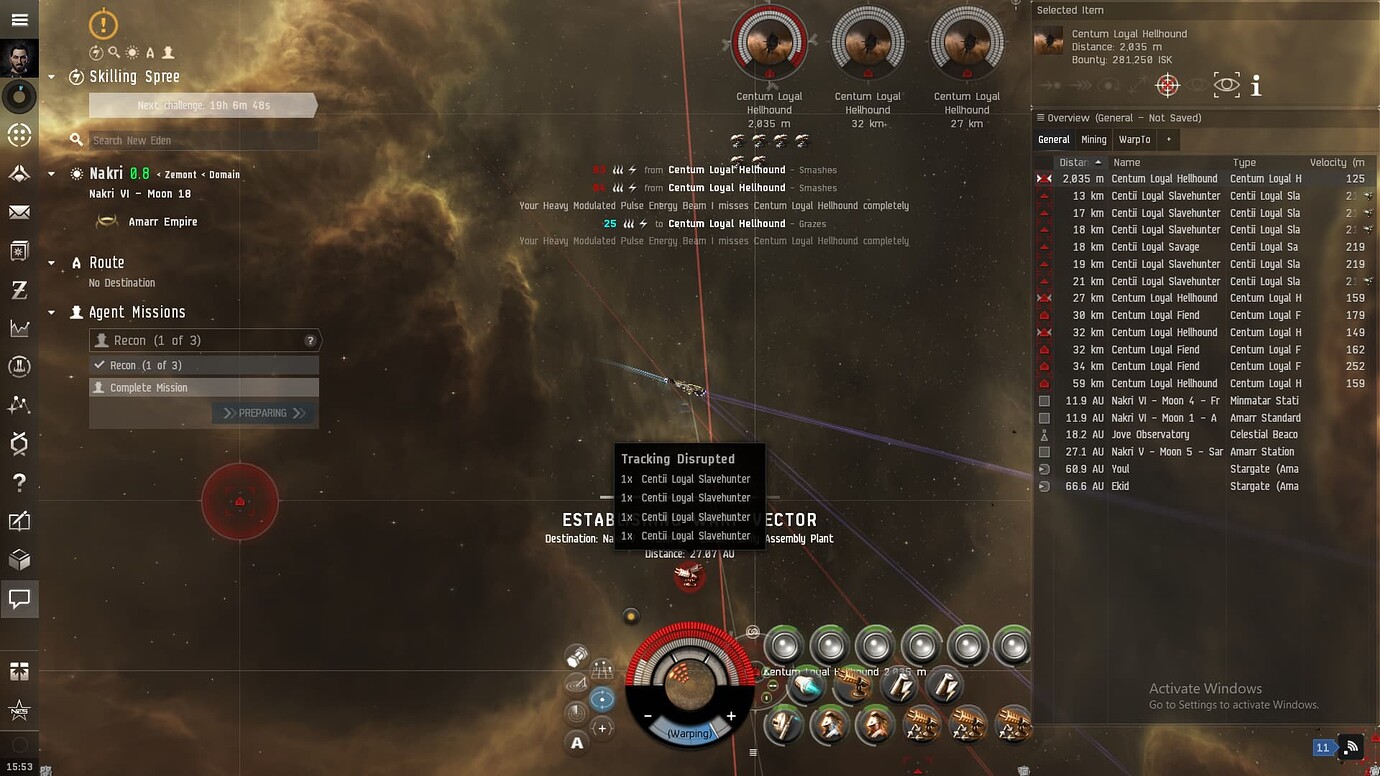Switch to the Mining overview tab
The width and height of the screenshot is (1380, 776).
tap(1093, 139)
